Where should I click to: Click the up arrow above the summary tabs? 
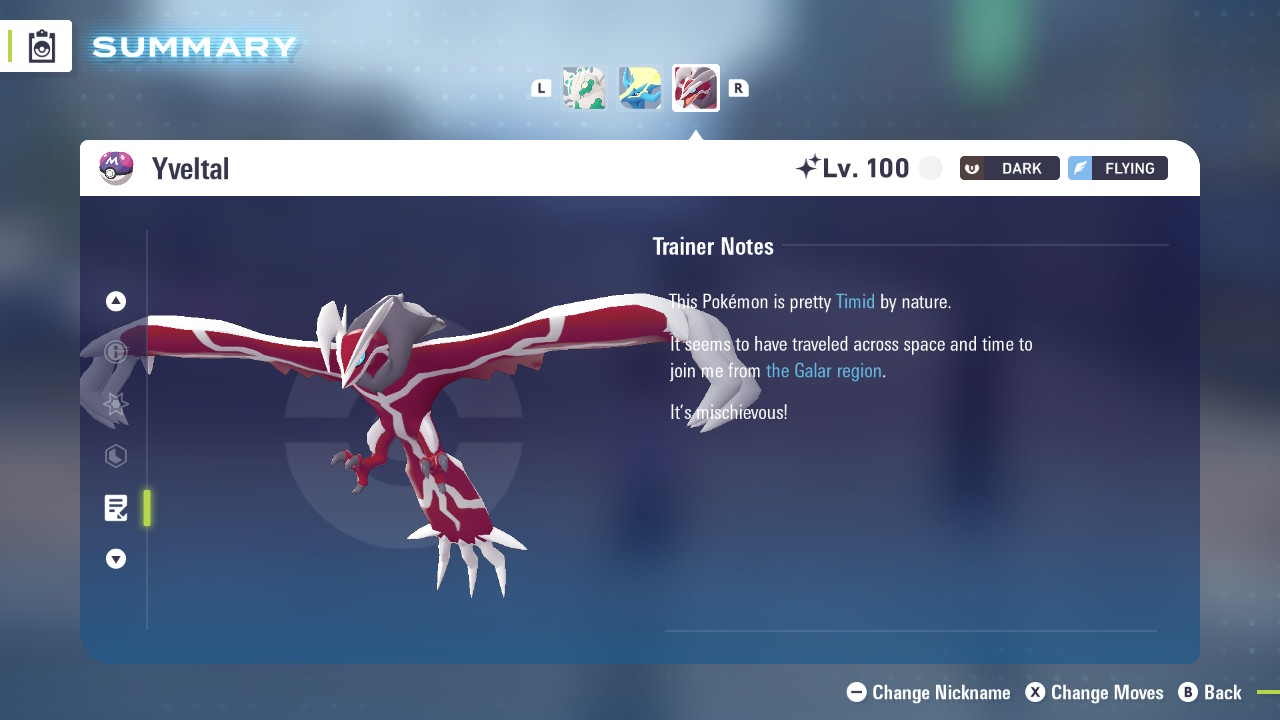coord(116,301)
